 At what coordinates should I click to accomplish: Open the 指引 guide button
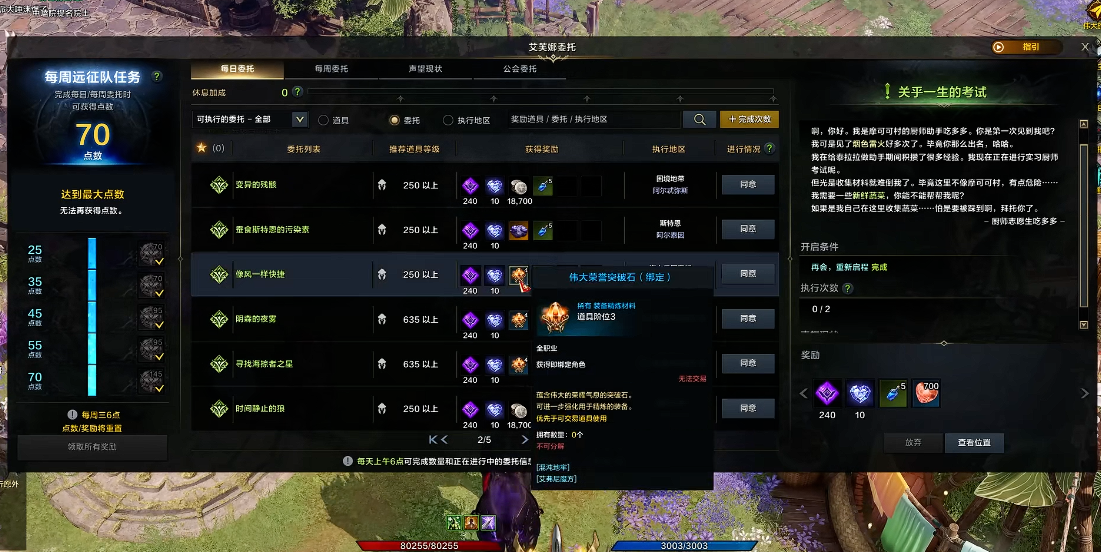click(1022, 47)
